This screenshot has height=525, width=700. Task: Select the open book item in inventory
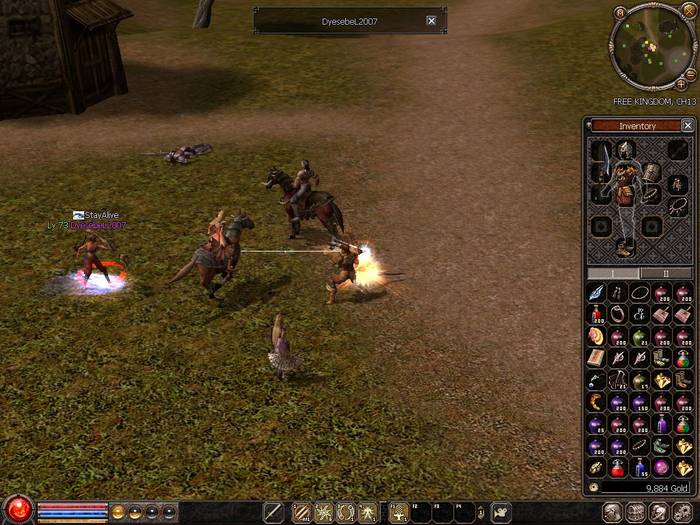[597, 358]
